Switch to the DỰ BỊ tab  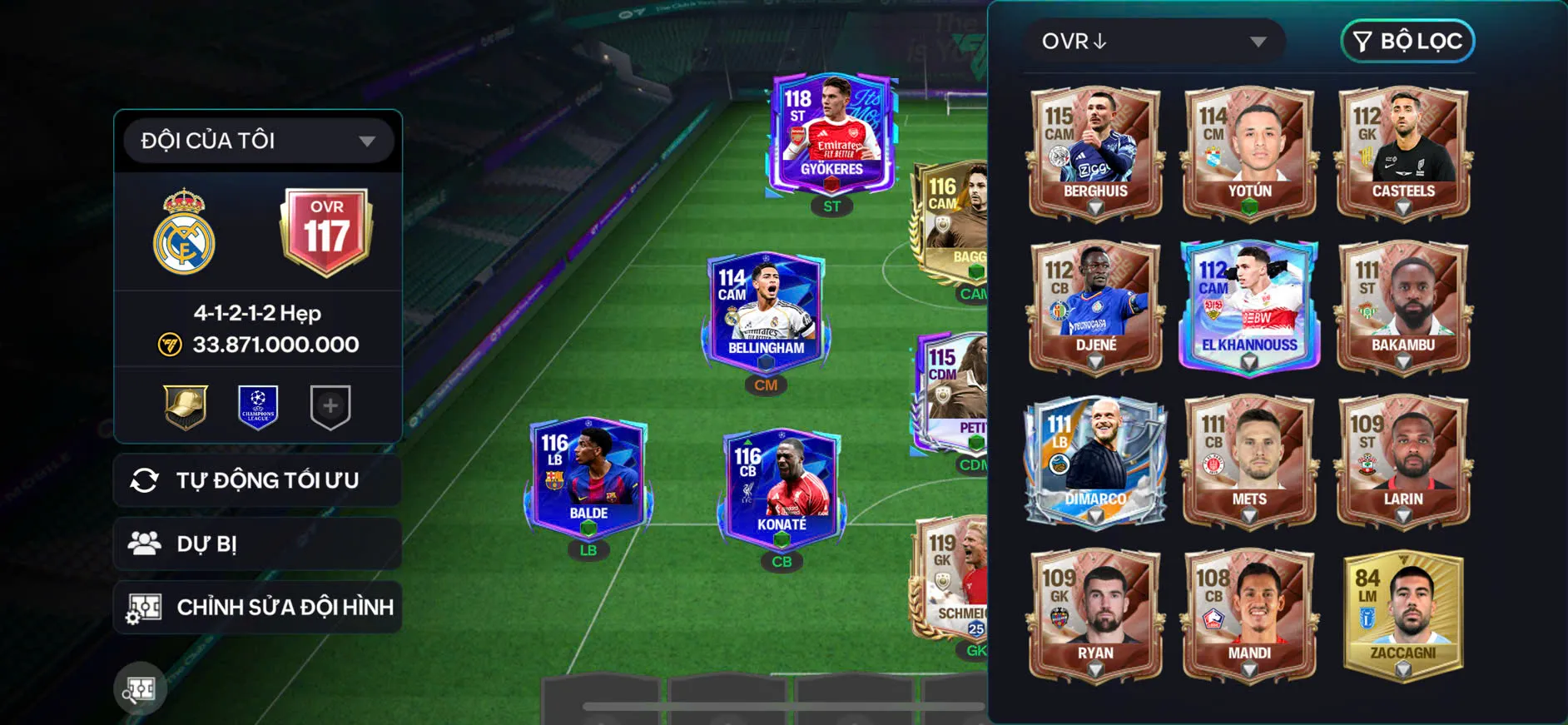(x=256, y=543)
